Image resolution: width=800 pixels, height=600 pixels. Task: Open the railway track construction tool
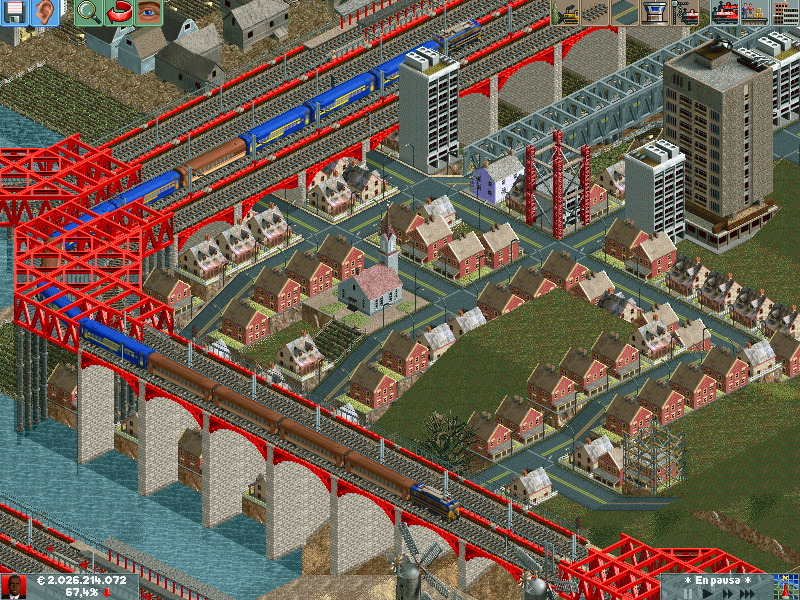tap(595, 13)
